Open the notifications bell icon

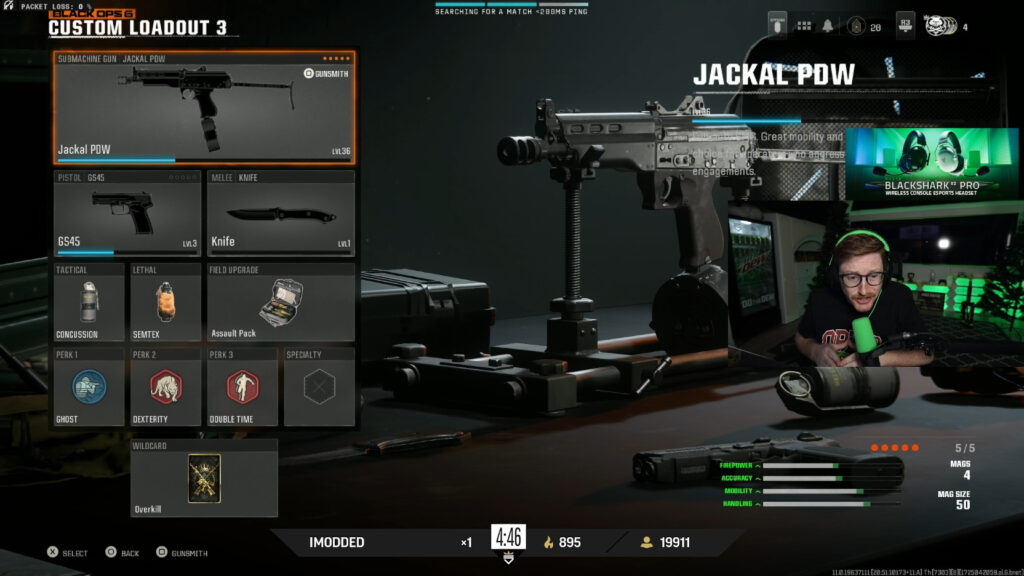pos(829,27)
